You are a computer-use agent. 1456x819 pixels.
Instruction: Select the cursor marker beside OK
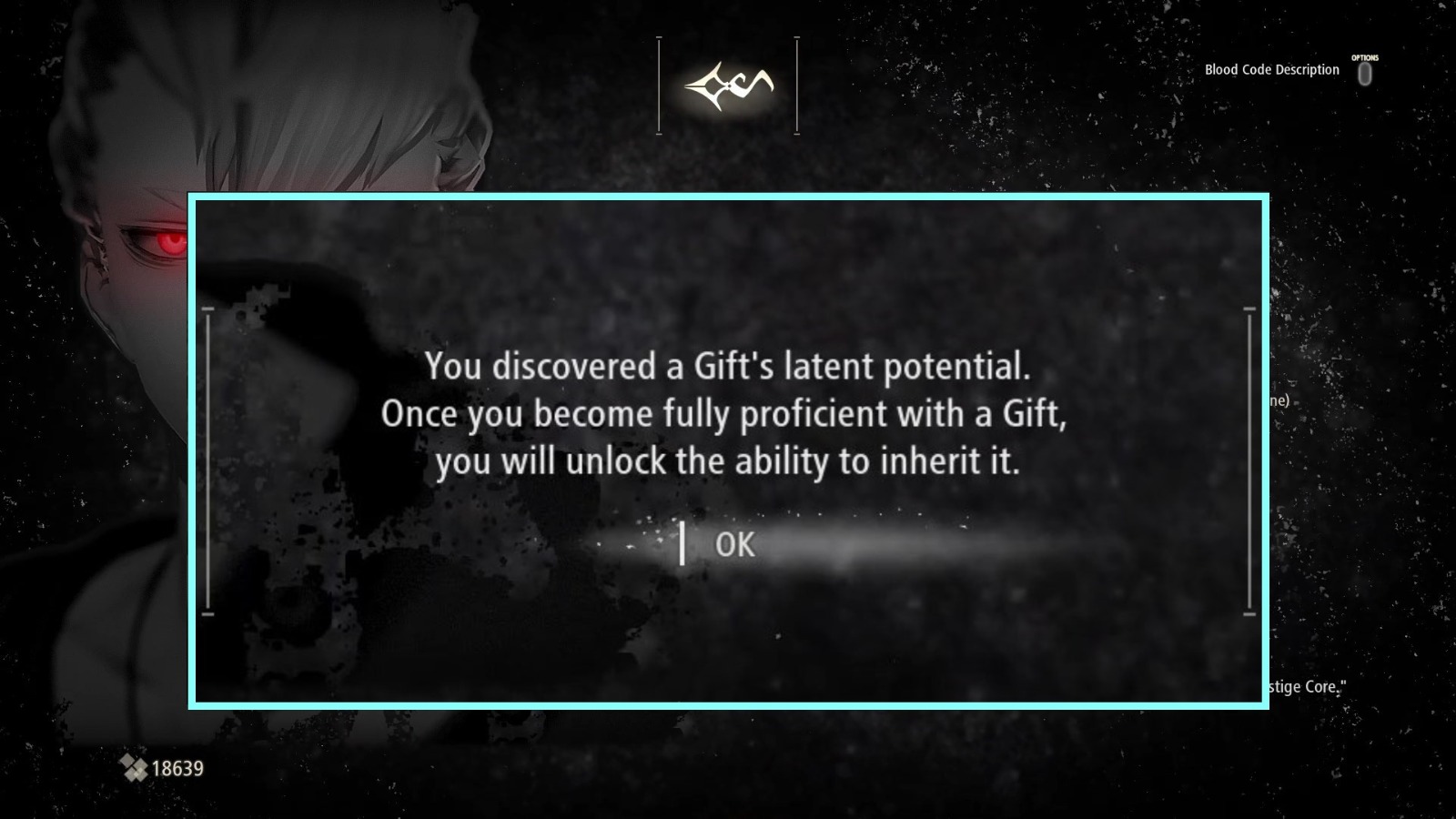click(682, 544)
